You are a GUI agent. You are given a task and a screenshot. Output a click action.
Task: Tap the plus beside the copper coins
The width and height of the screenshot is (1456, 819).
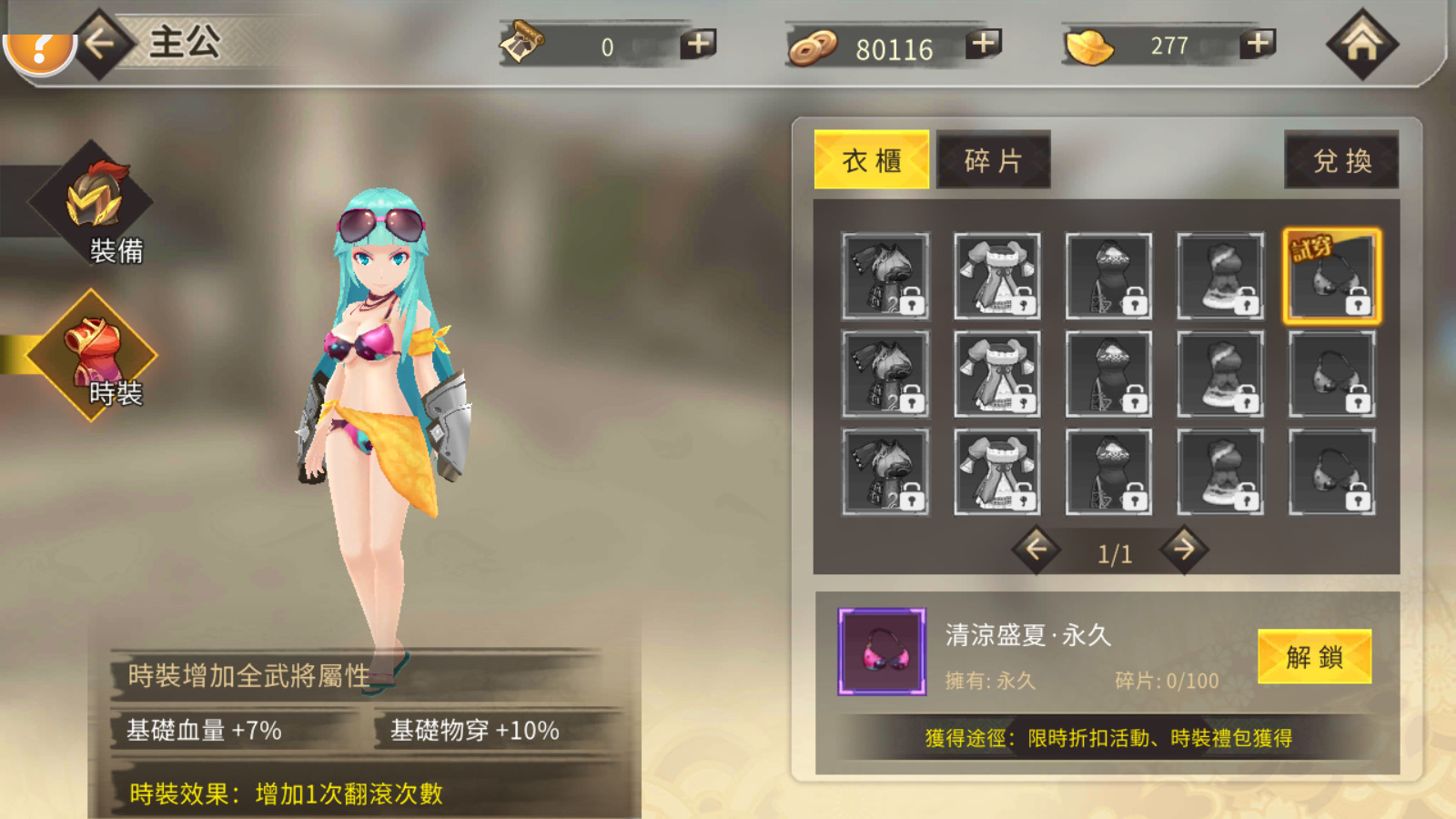983,45
